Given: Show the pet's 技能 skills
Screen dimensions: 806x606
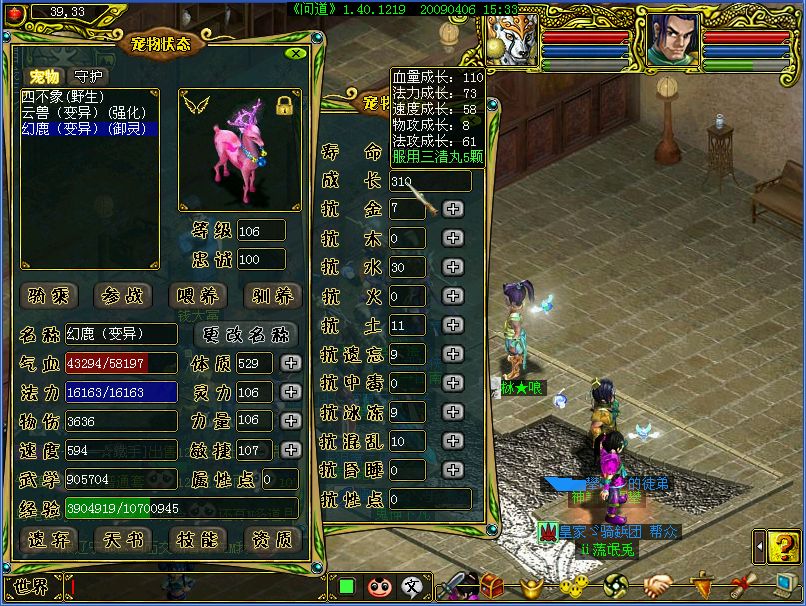Looking at the screenshot, I should coord(198,539).
